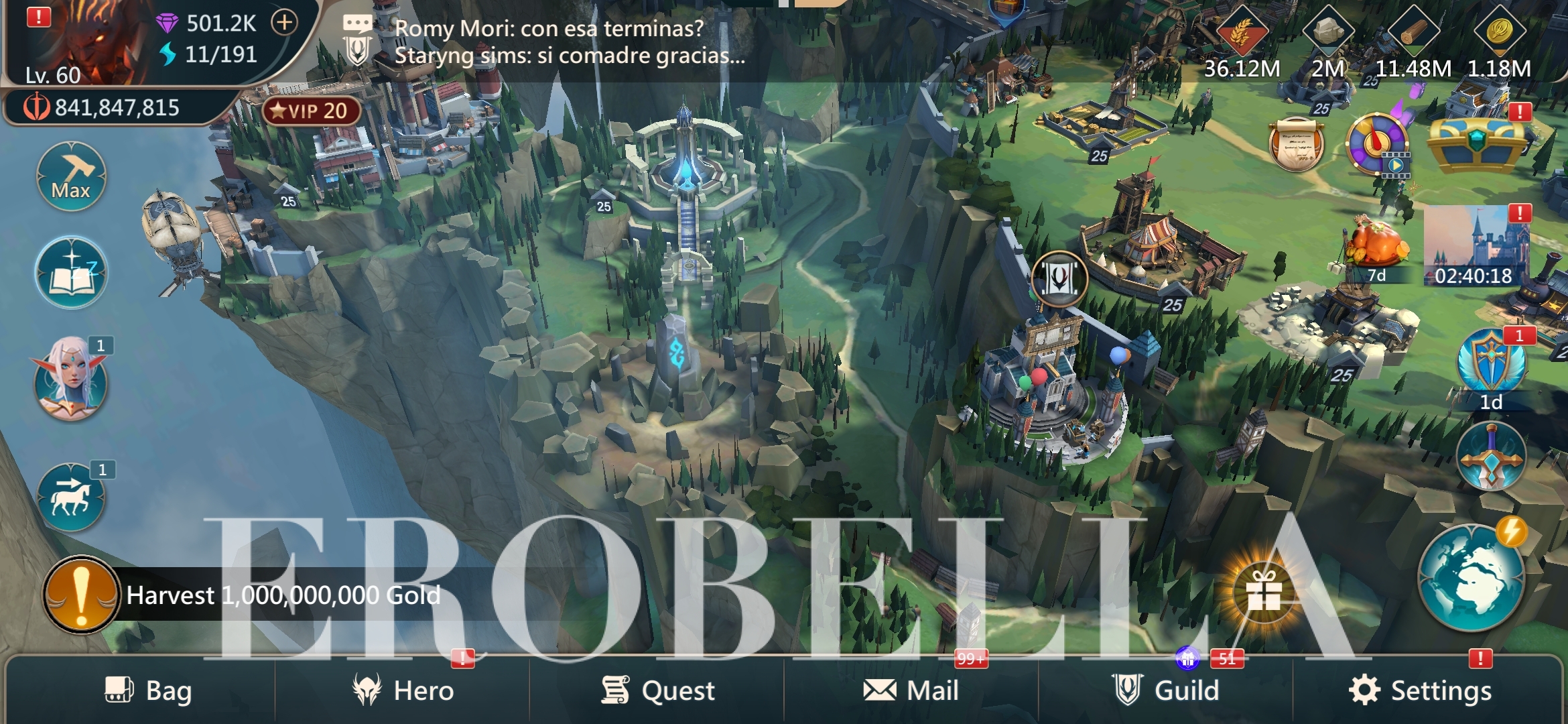Open the hammer Max construction icon
Image resolution: width=1568 pixels, height=724 pixels.
[71, 177]
